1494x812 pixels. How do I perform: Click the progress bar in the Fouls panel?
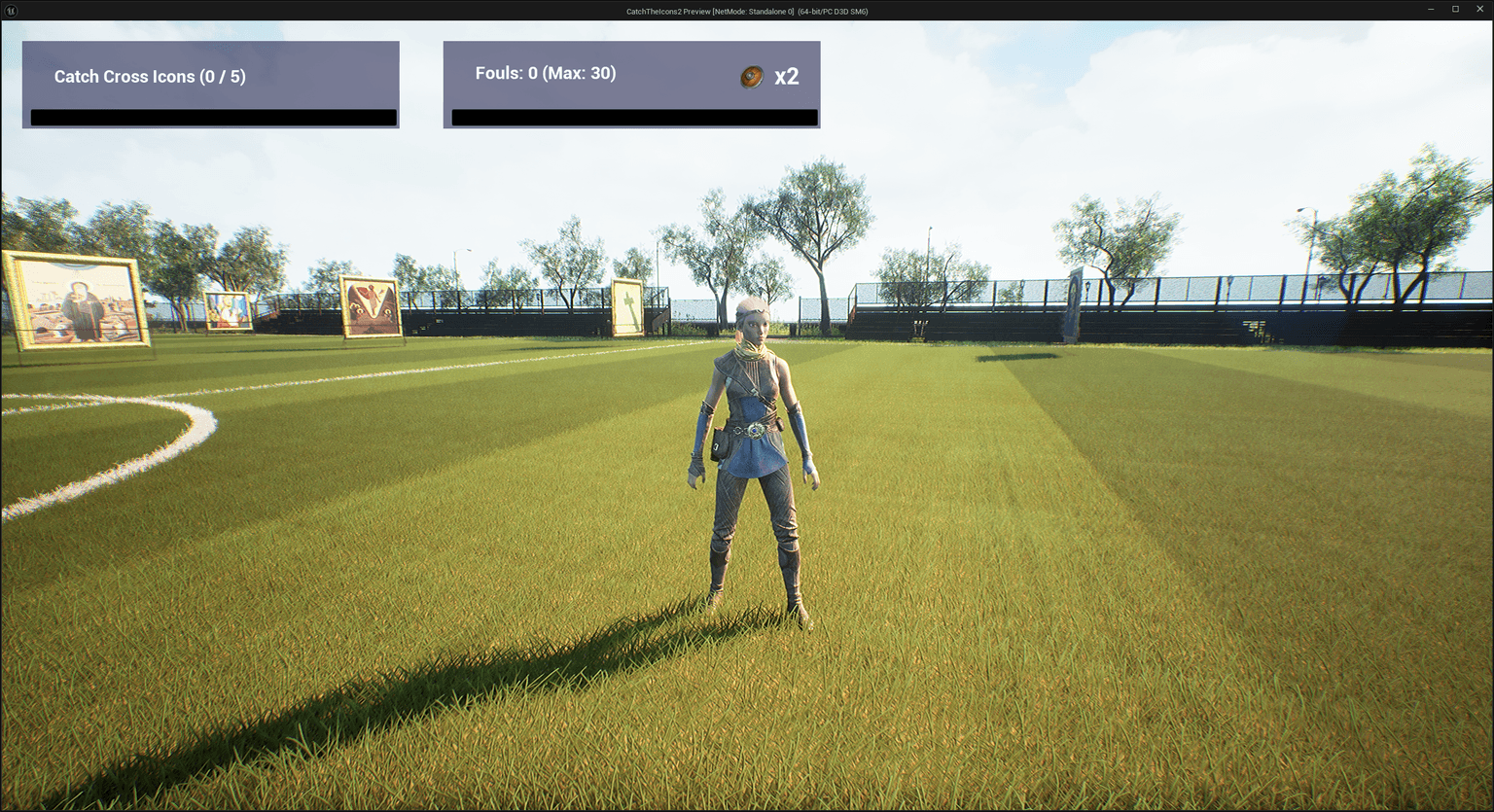(633, 117)
